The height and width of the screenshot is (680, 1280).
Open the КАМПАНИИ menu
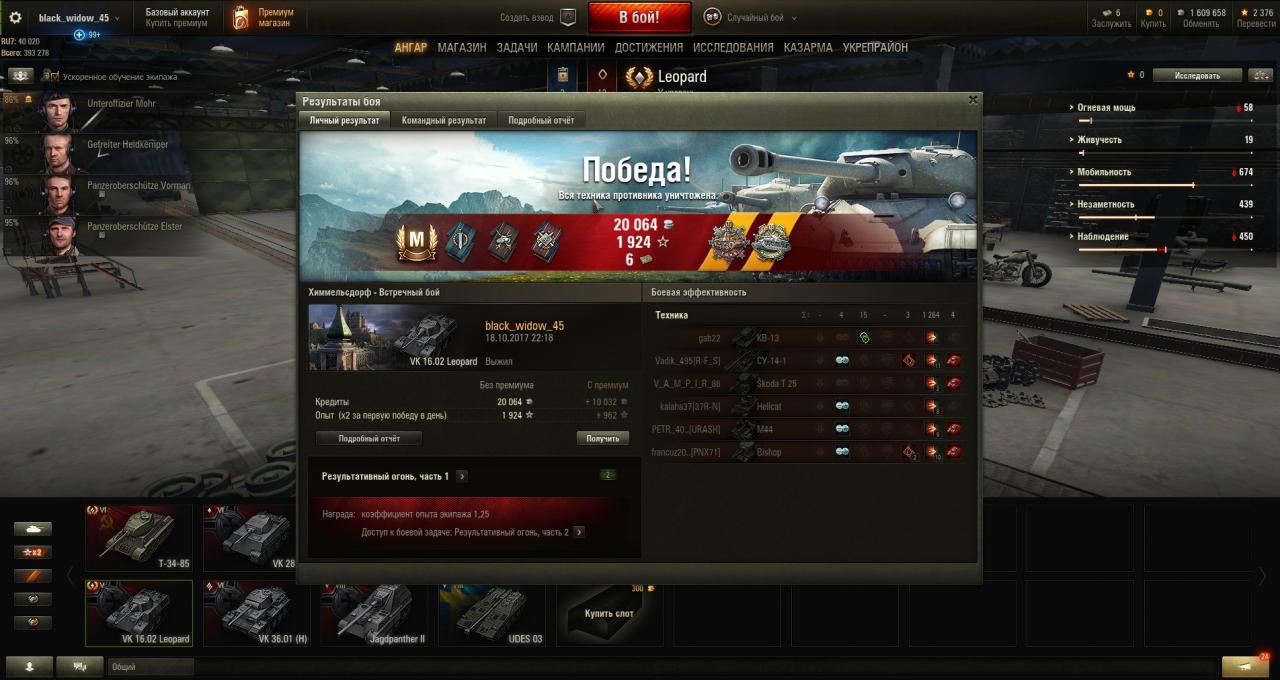tap(575, 47)
